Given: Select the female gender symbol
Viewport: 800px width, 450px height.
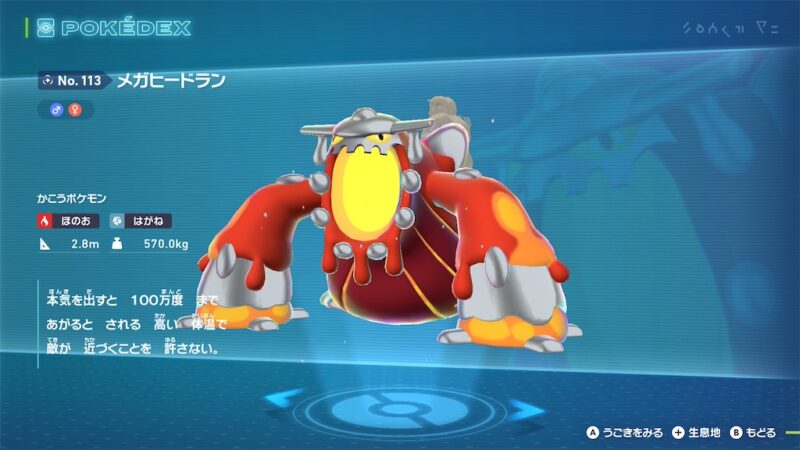Looking at the screenshot, I should (x=74, y=110).
